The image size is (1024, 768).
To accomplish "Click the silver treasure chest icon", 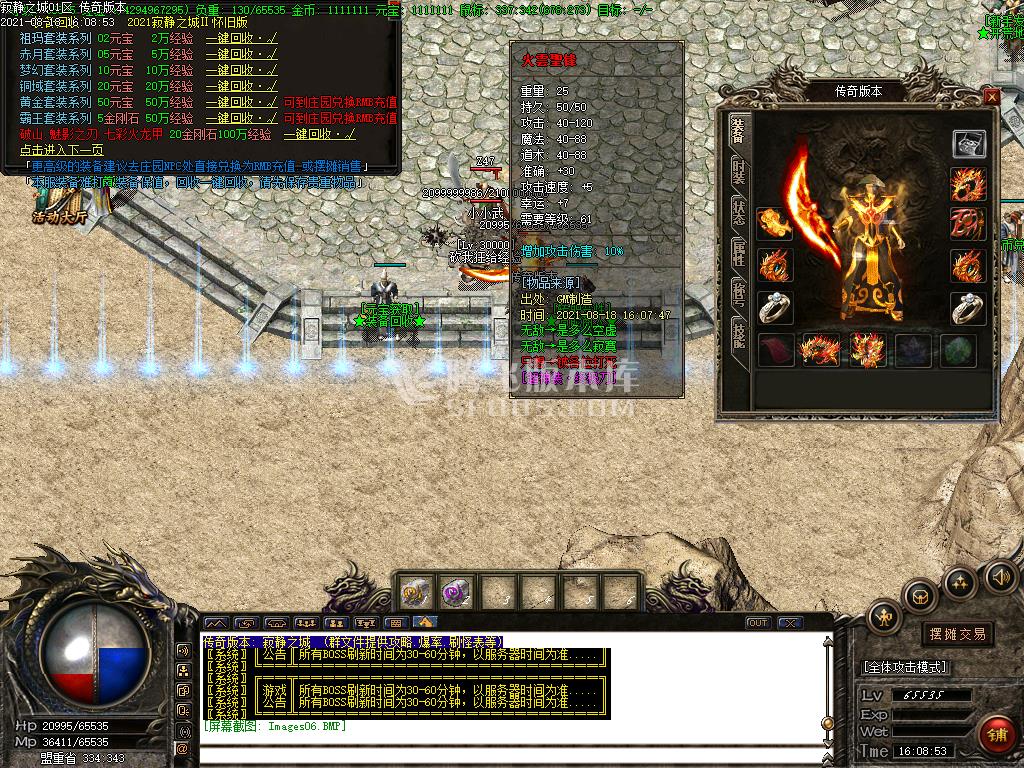I will coord(968,144).
